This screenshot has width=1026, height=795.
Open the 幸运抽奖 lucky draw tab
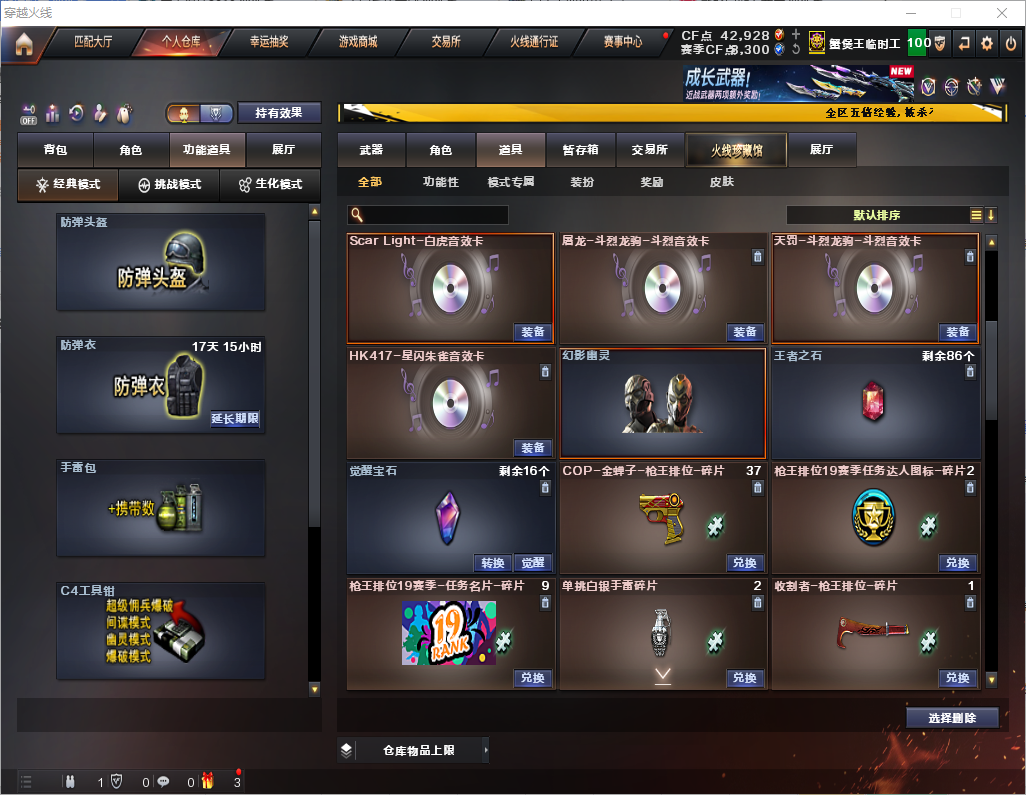click(269, 42)
